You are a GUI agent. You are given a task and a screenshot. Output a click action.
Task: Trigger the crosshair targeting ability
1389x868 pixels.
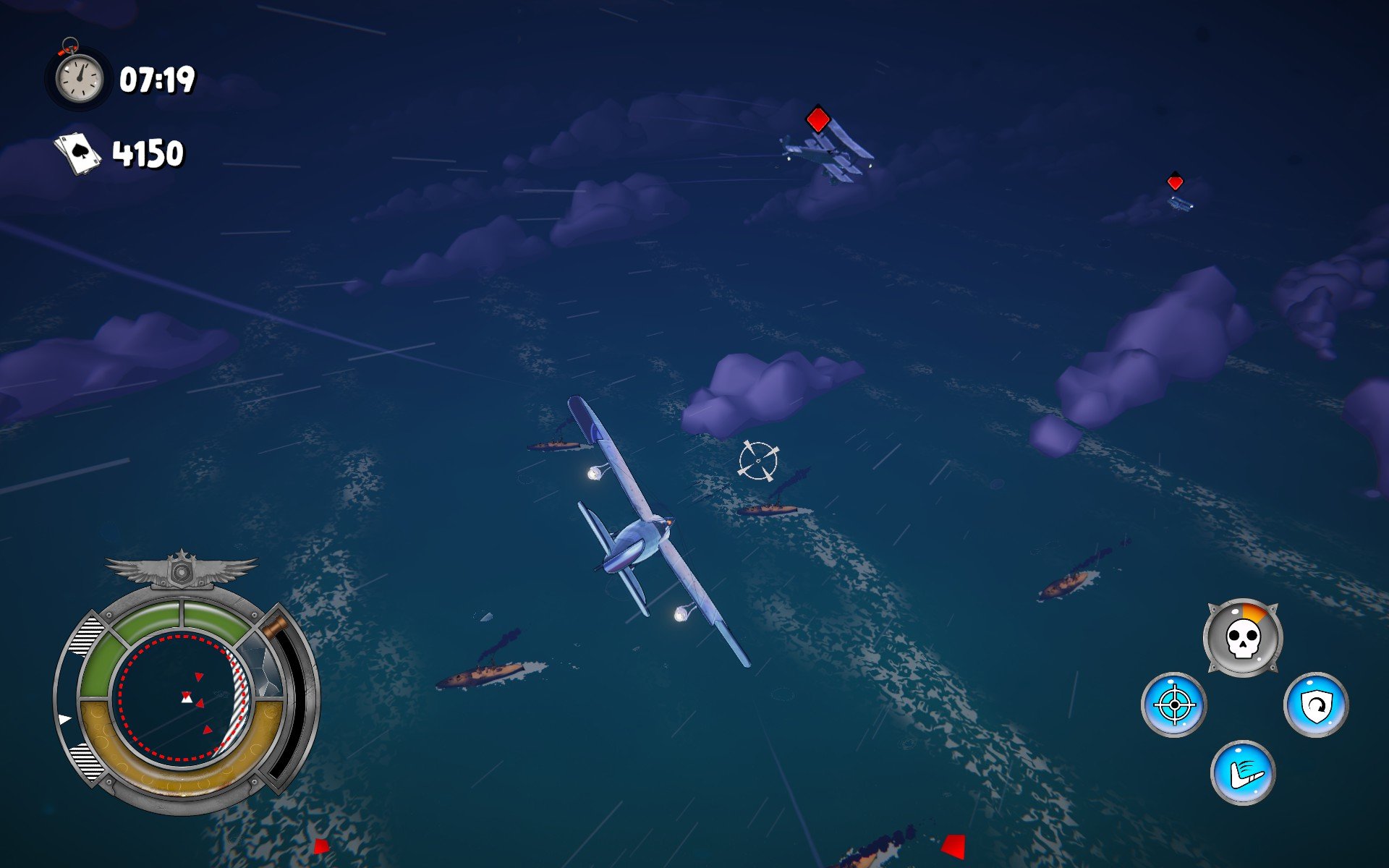[1173, 705]
